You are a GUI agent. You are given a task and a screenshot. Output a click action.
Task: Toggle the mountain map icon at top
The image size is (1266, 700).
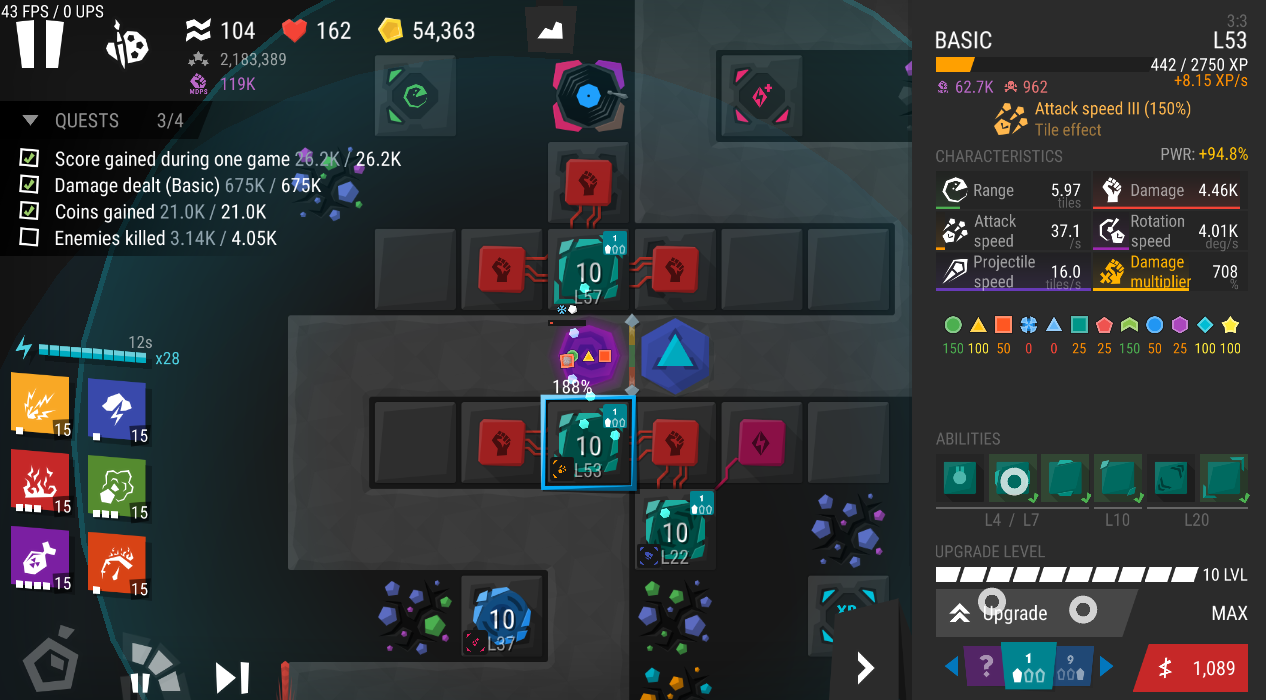pos(551,30)
